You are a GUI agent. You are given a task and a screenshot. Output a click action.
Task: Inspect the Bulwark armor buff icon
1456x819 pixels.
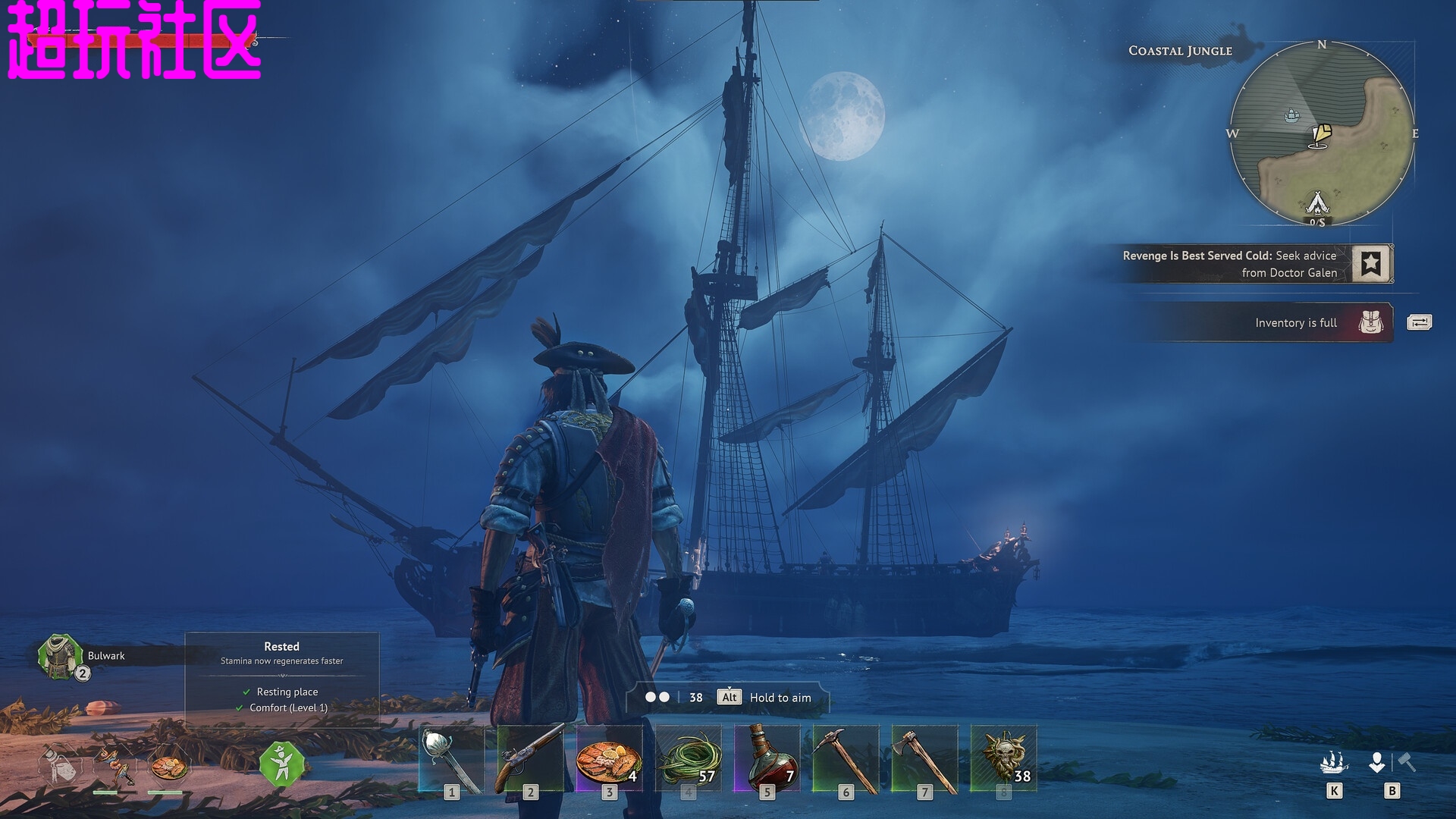(x=61, y=656)
